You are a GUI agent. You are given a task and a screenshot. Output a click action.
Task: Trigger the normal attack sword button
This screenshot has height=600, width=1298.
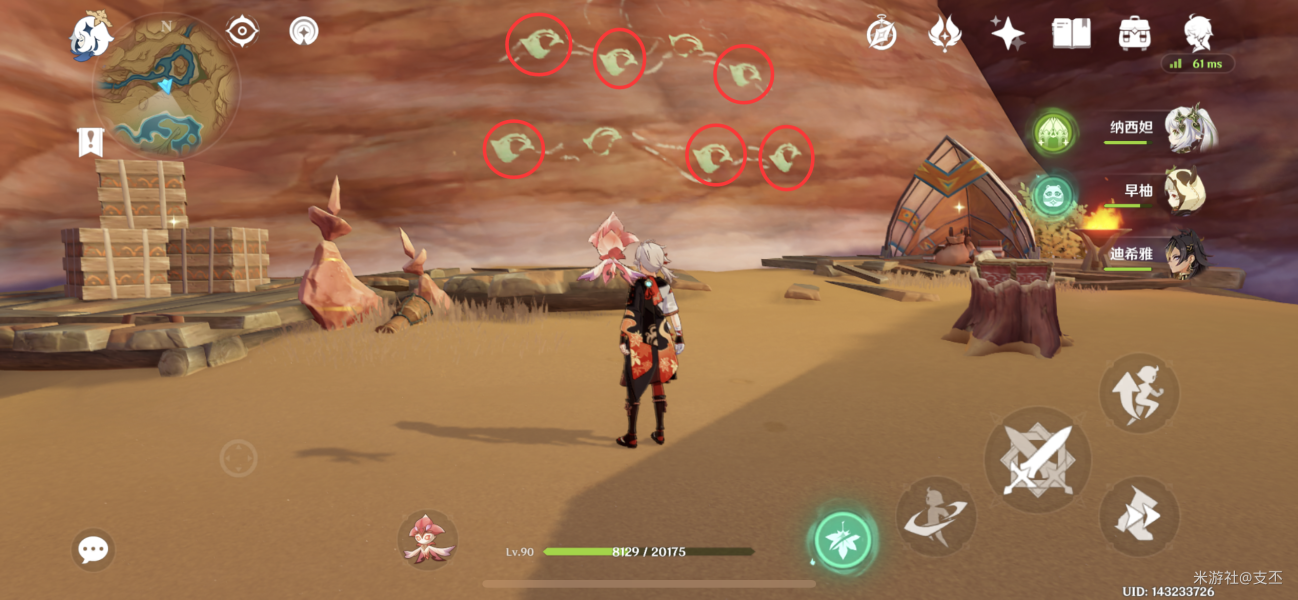click(x=1036, y=460)
